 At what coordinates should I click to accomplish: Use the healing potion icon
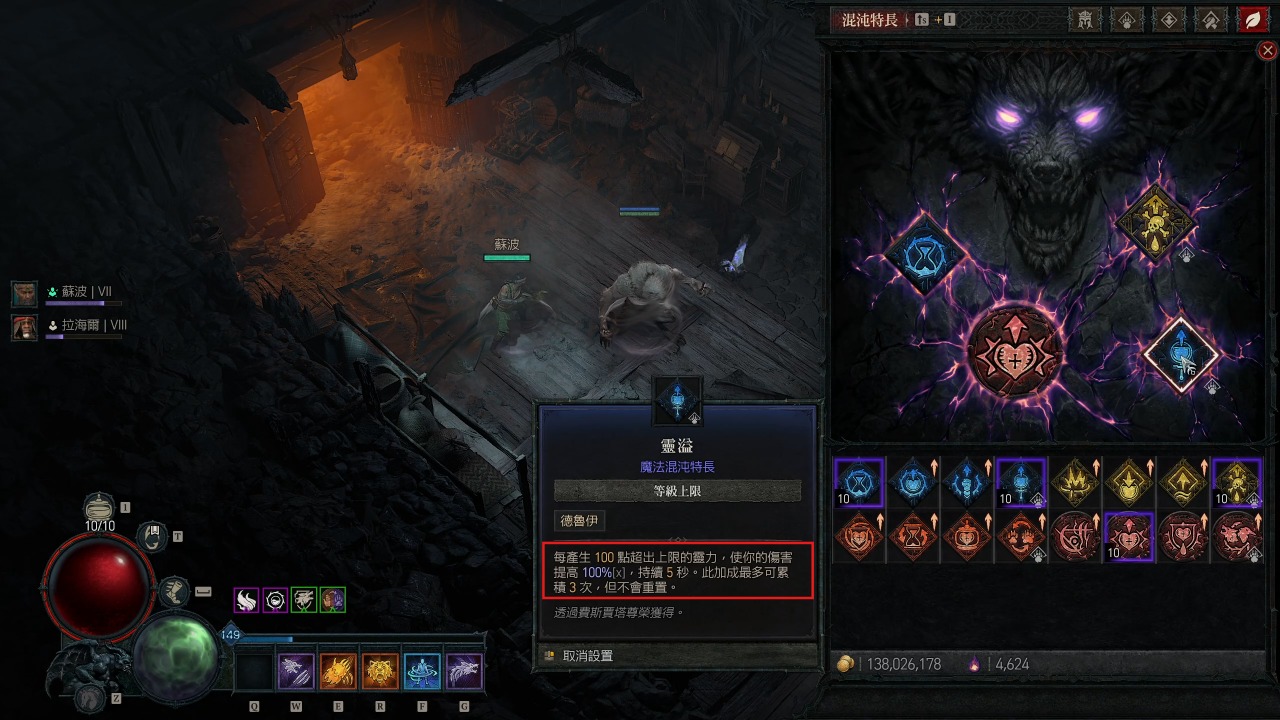[98, 509]
